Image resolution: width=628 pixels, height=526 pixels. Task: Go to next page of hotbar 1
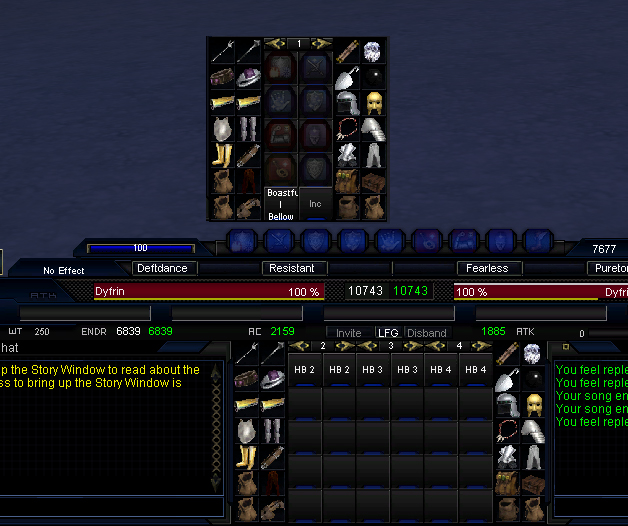[x=323, y=44]
